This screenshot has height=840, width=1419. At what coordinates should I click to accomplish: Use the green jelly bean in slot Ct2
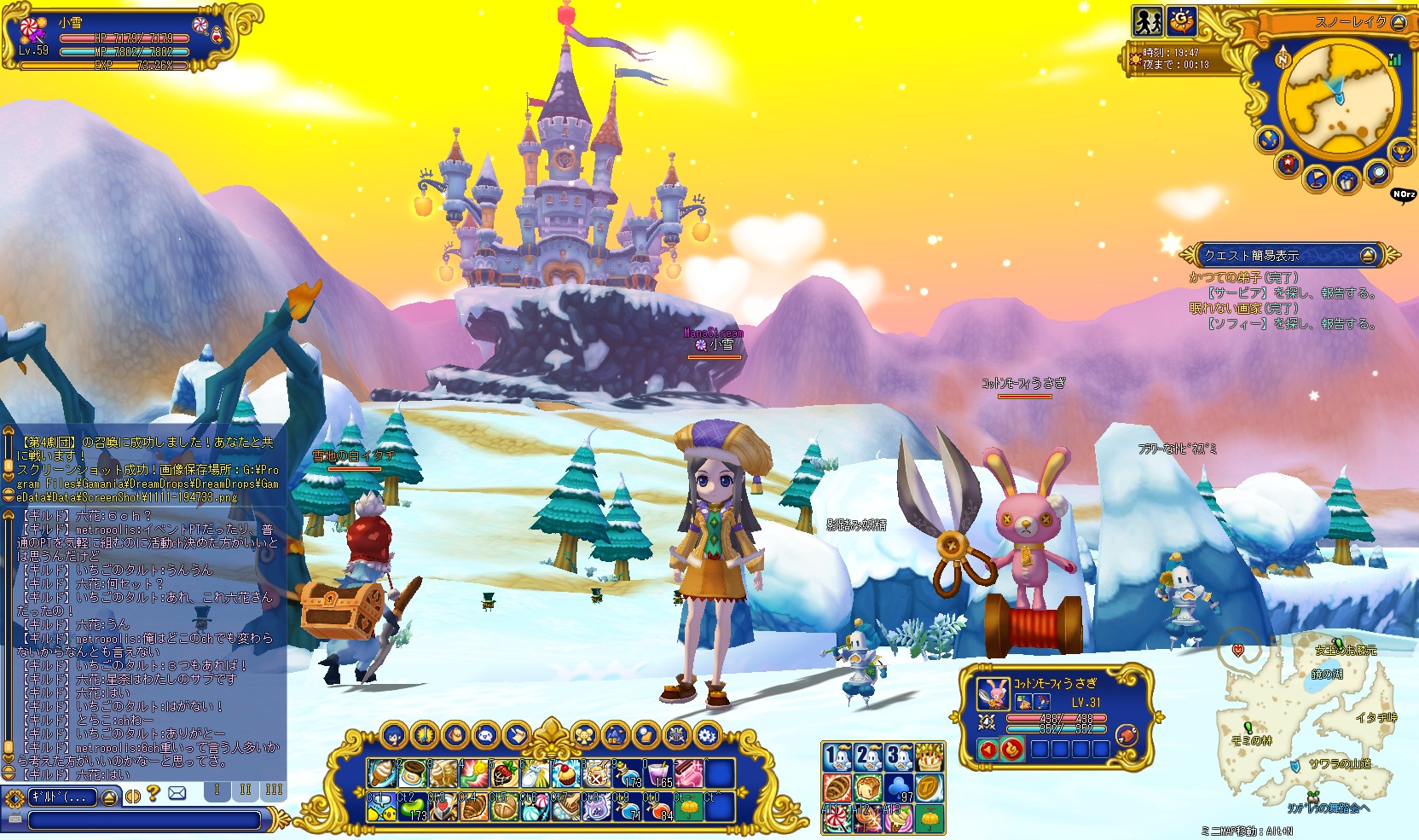point(412,807)
